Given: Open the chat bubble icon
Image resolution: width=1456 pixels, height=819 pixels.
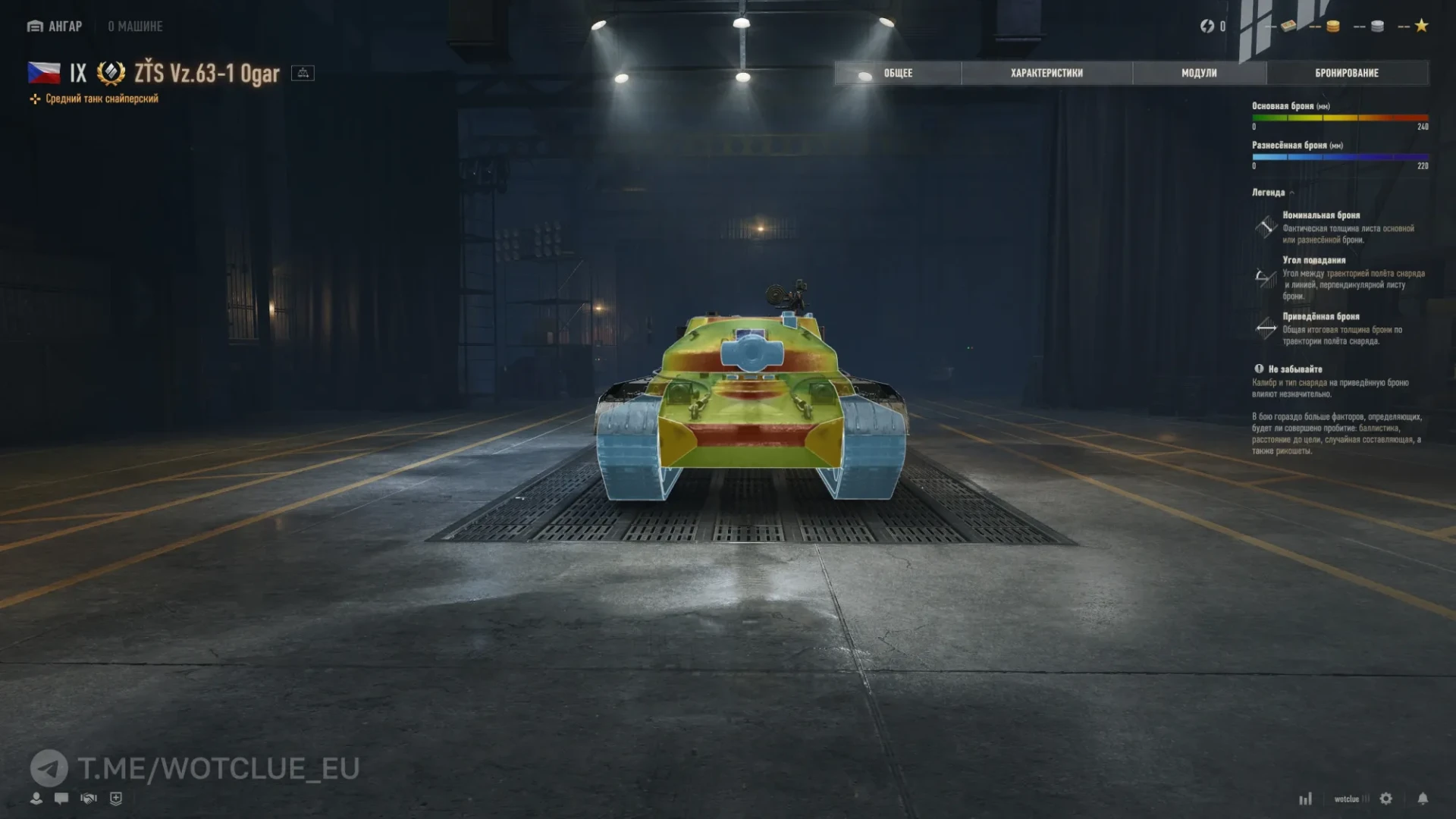Looking at the screenshot, I should tap(61, 798).
